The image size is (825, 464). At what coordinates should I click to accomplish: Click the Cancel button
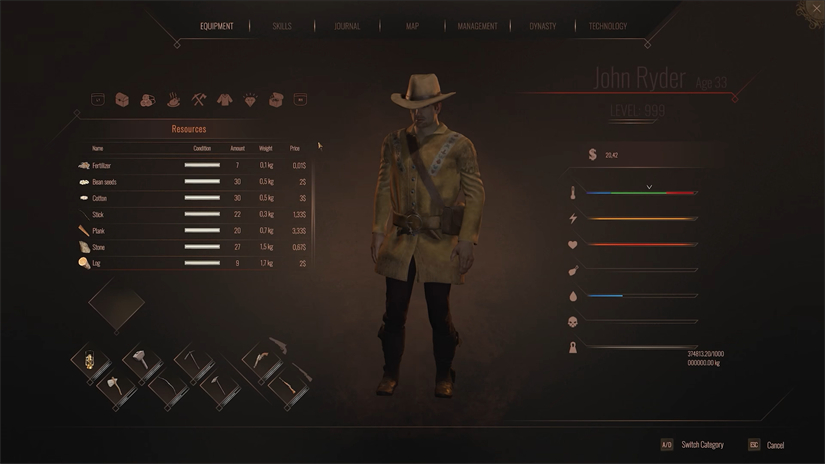775,445
